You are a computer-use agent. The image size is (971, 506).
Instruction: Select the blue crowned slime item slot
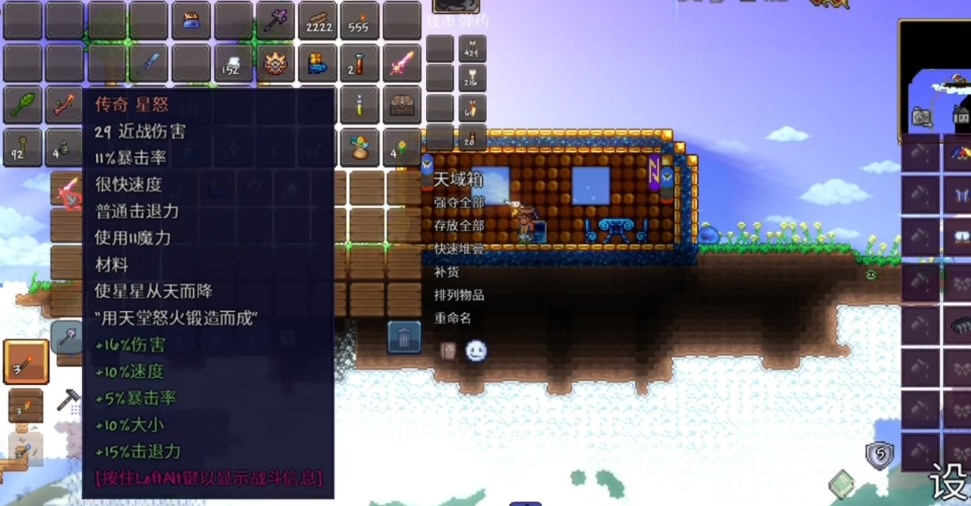(x=190, y=21)
